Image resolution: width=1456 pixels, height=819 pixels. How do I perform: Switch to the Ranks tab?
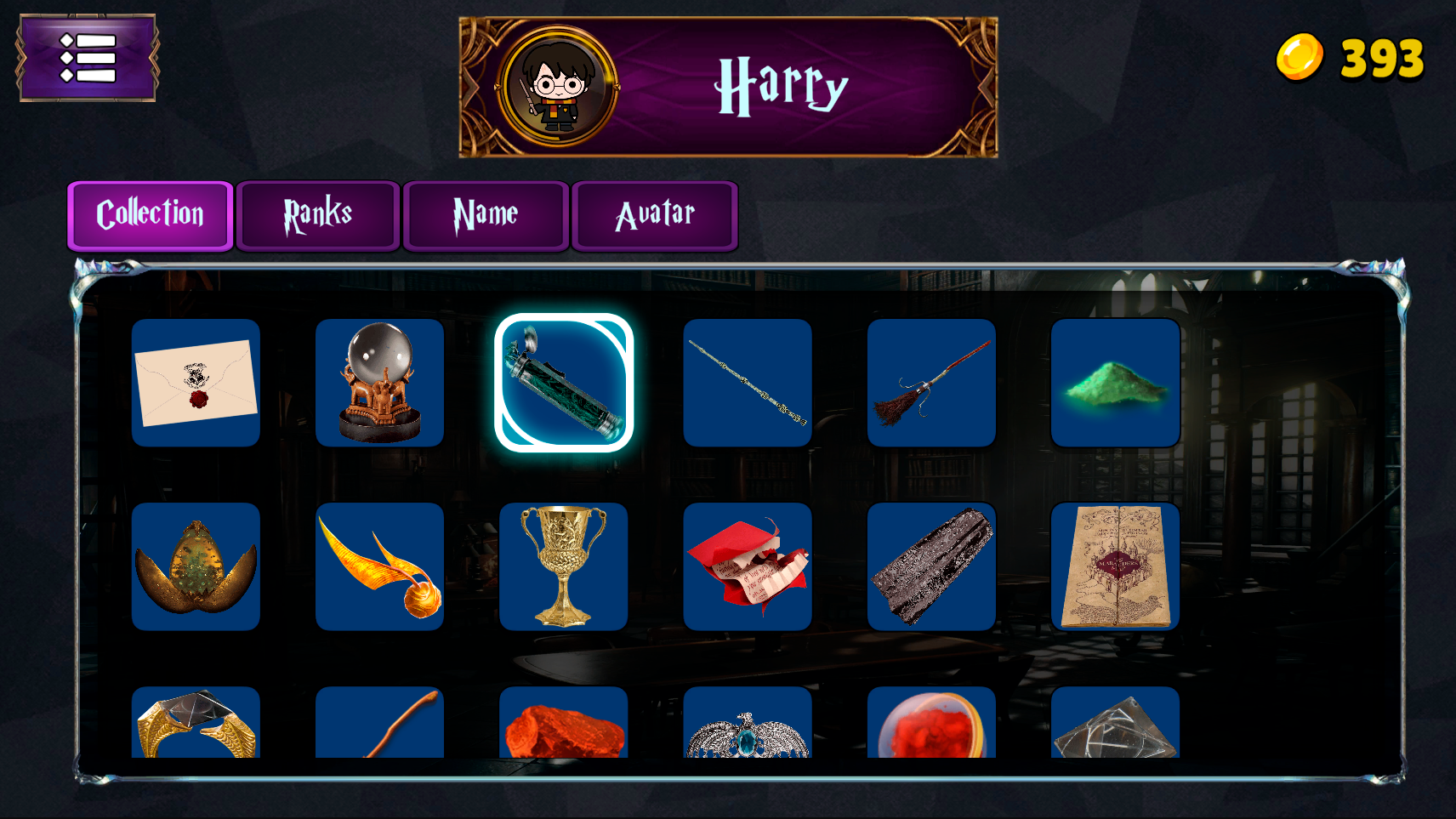(x=317, y=215)
